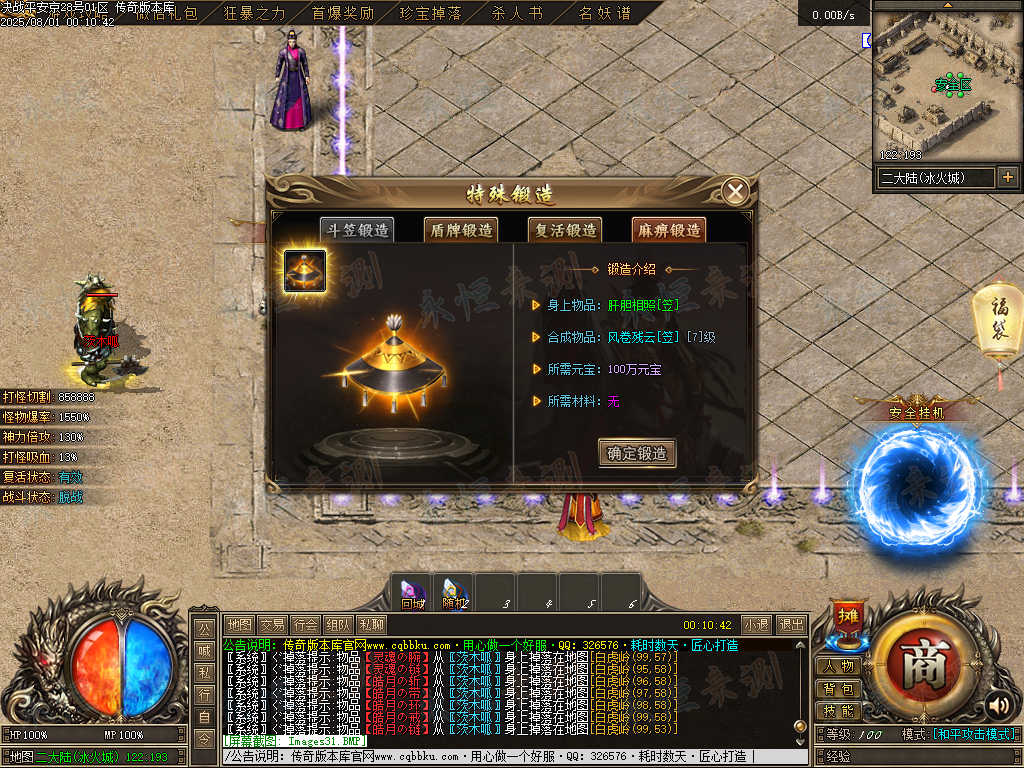Image resolution: width=1024 pixels, height=768 pixels.
Task: Close the 特殊锻造 forging window
Action: (736, 192)
